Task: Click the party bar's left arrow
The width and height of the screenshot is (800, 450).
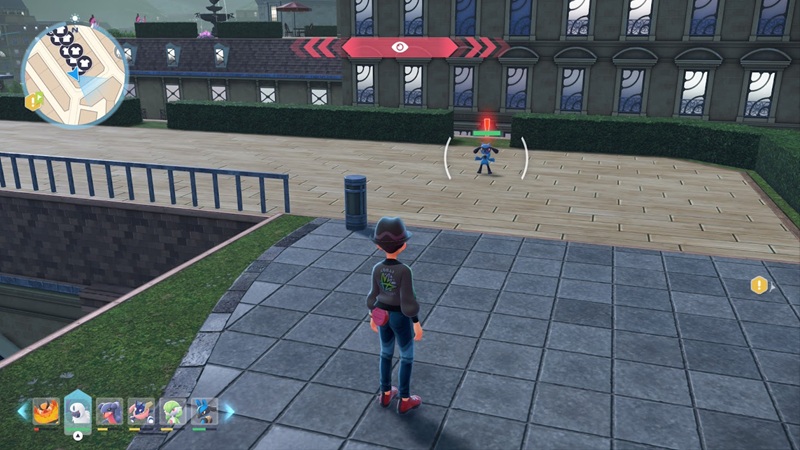Action: [22, 410]
